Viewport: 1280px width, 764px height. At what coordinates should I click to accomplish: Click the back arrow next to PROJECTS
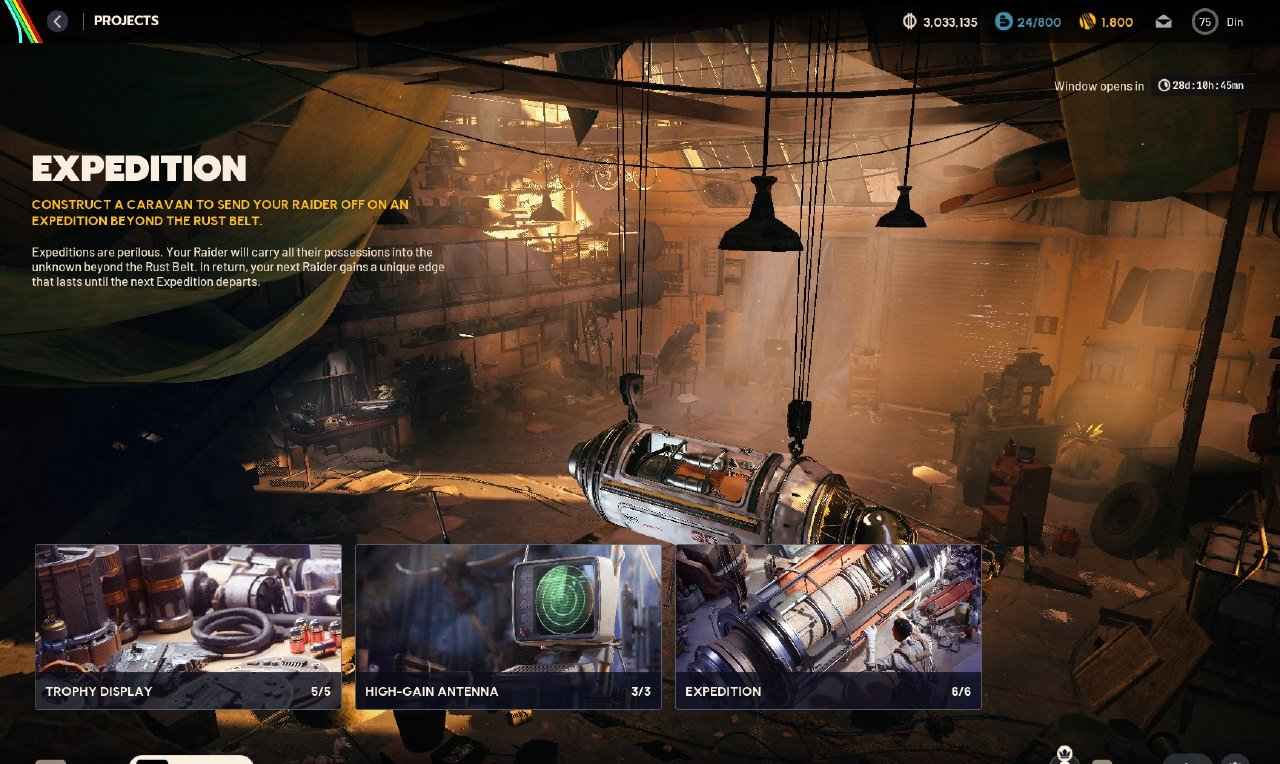point(57,20)
